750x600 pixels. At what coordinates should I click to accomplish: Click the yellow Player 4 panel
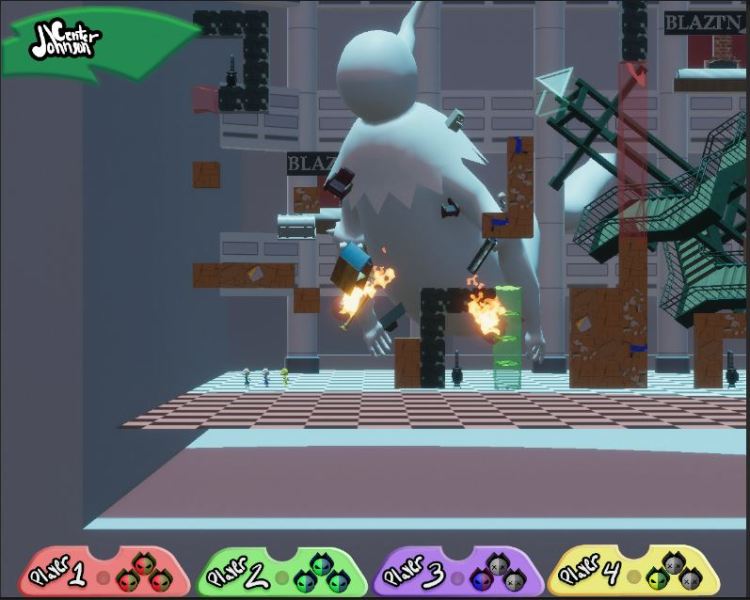pyautogui.click(x=634, y=573)
